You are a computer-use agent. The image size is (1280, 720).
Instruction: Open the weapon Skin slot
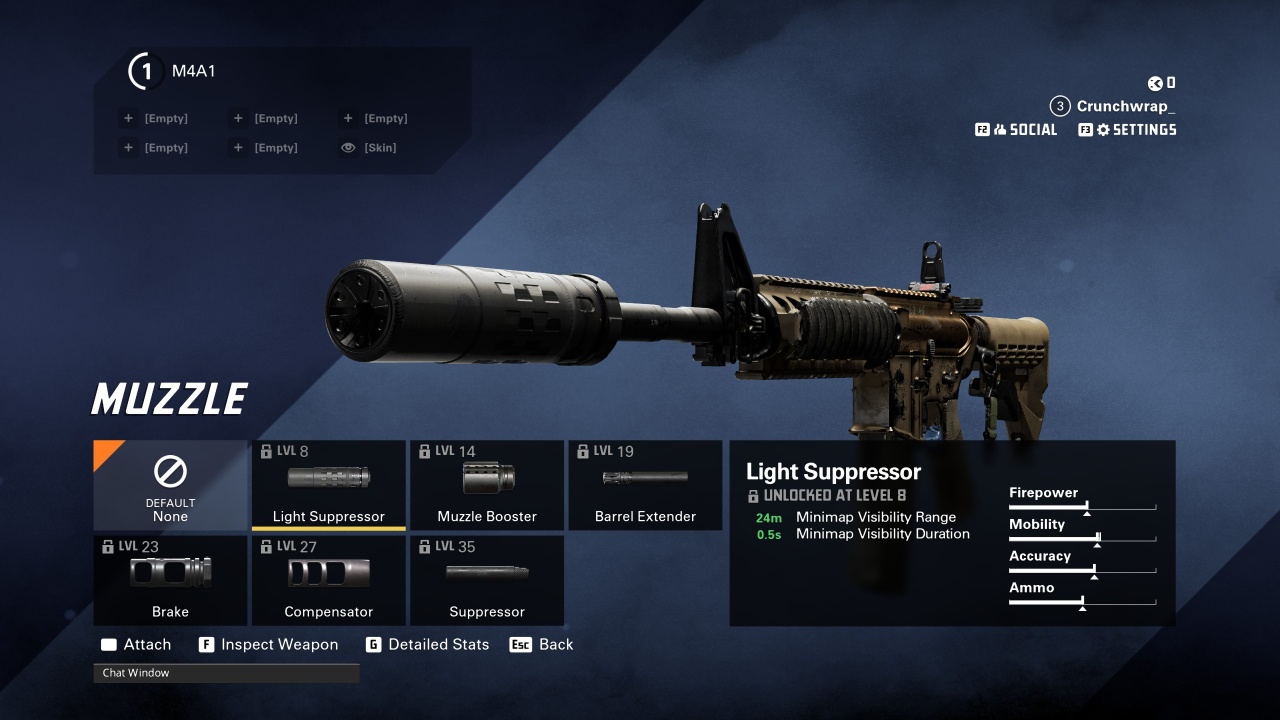369,148
